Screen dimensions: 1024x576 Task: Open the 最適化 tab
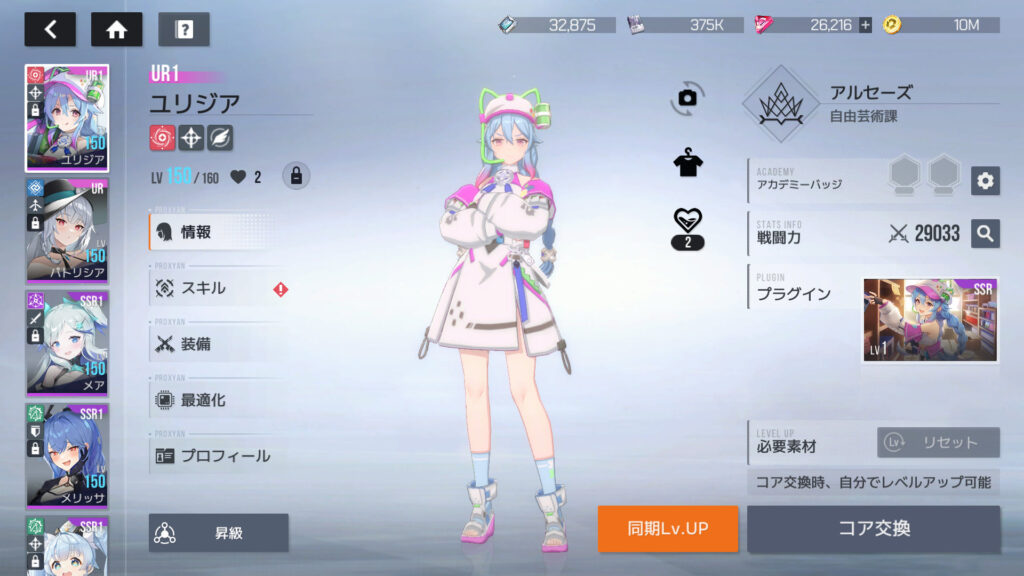214,400
